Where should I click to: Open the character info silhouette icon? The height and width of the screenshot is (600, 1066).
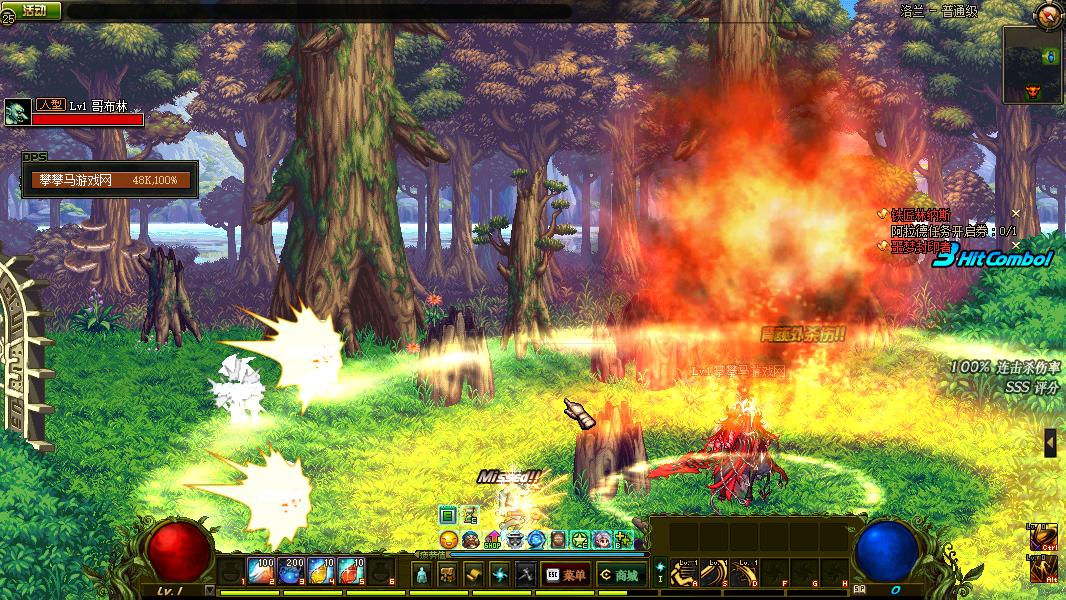(x=422, y=574)
